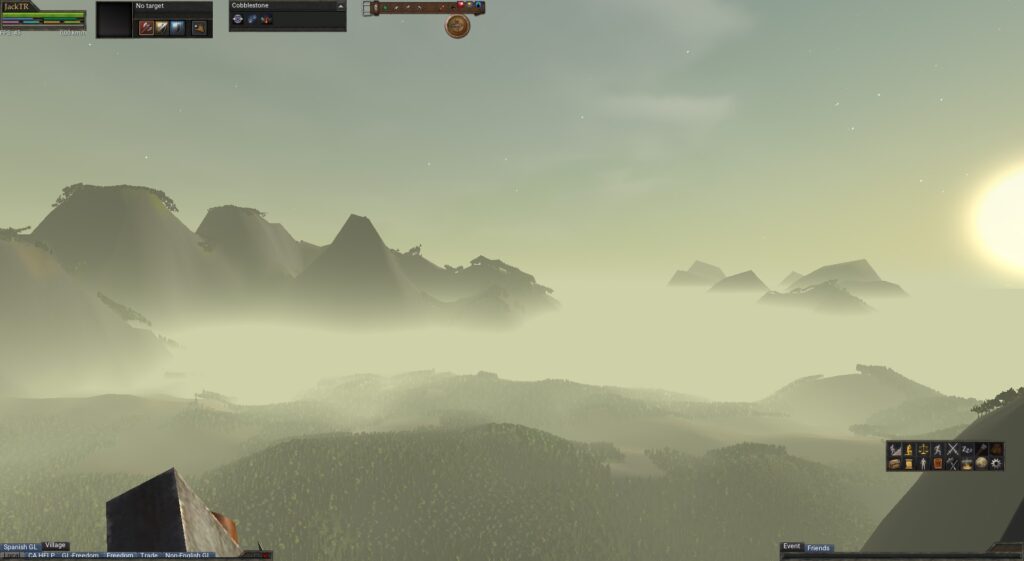The image size is (1024, 561).
Task: Select the Spanish GL chat tab
Action: (x=20, y=547)
